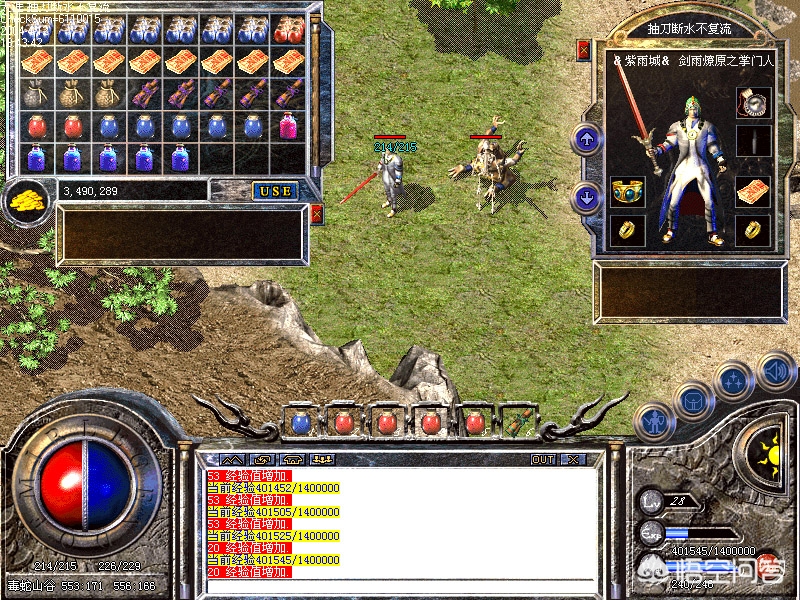
Task: Click the down arrow on the character panel
Action: [587, 197]
